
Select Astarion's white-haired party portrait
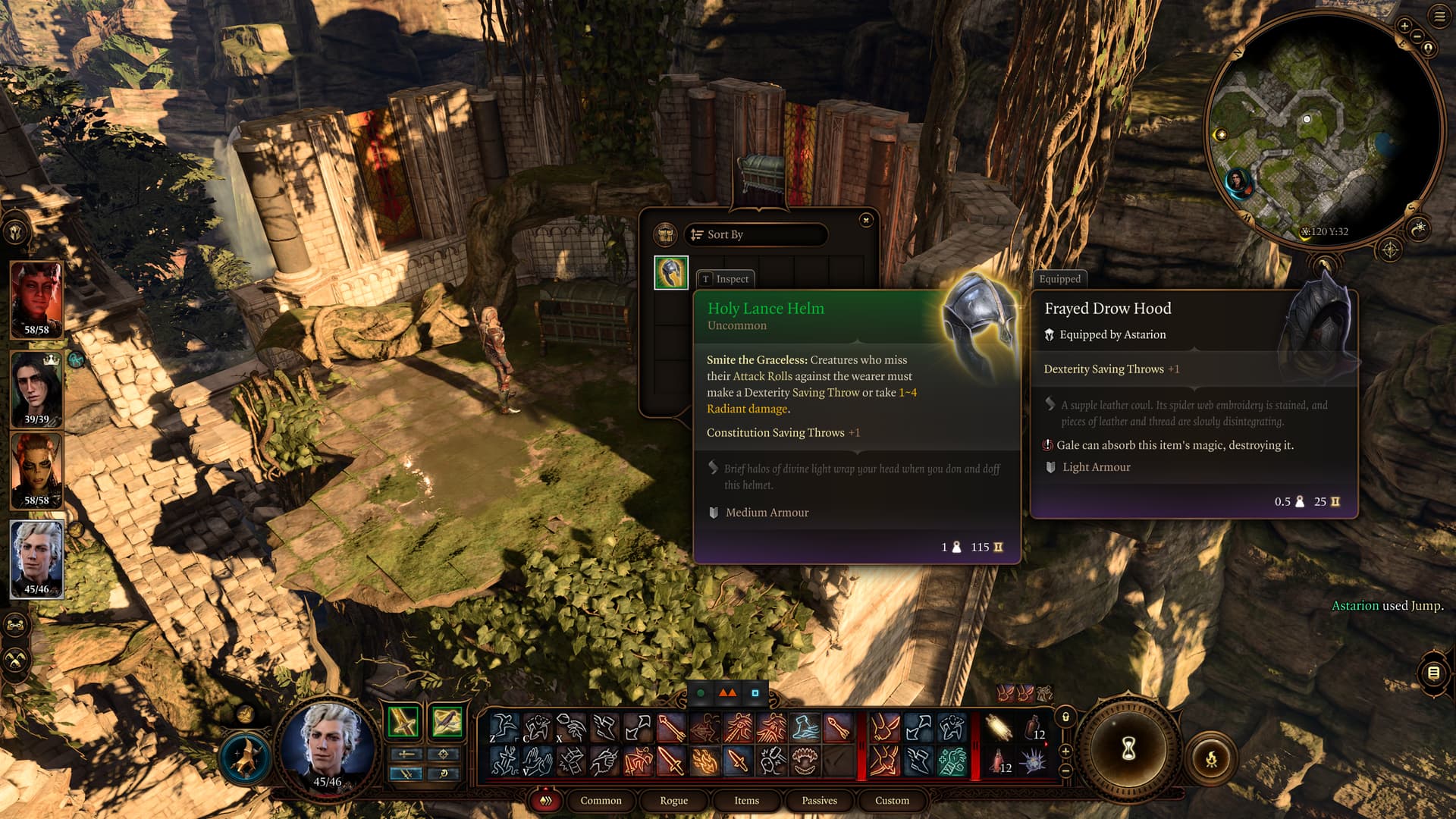[36, 559]
